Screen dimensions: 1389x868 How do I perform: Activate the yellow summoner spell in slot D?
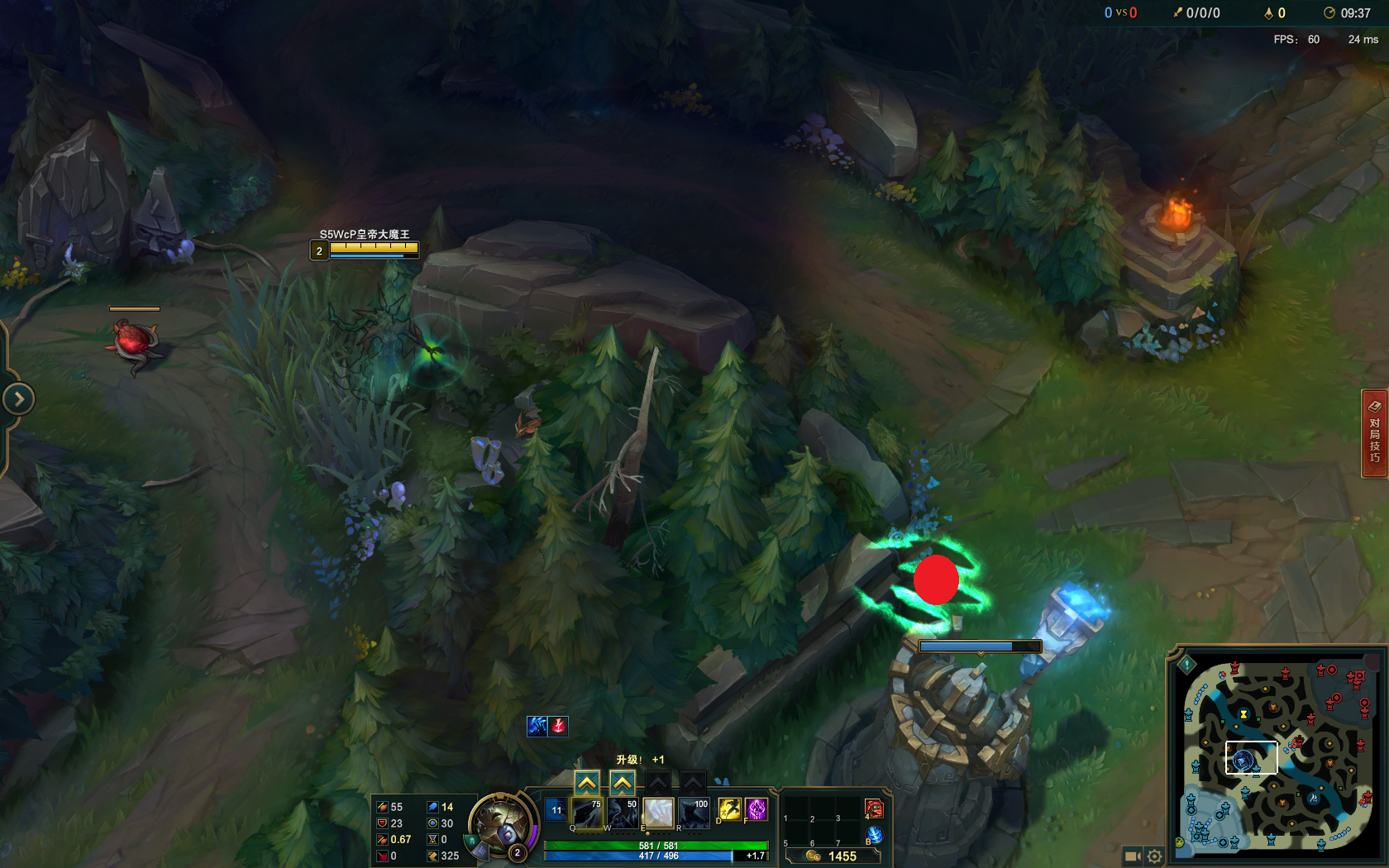tap(729, 809)
